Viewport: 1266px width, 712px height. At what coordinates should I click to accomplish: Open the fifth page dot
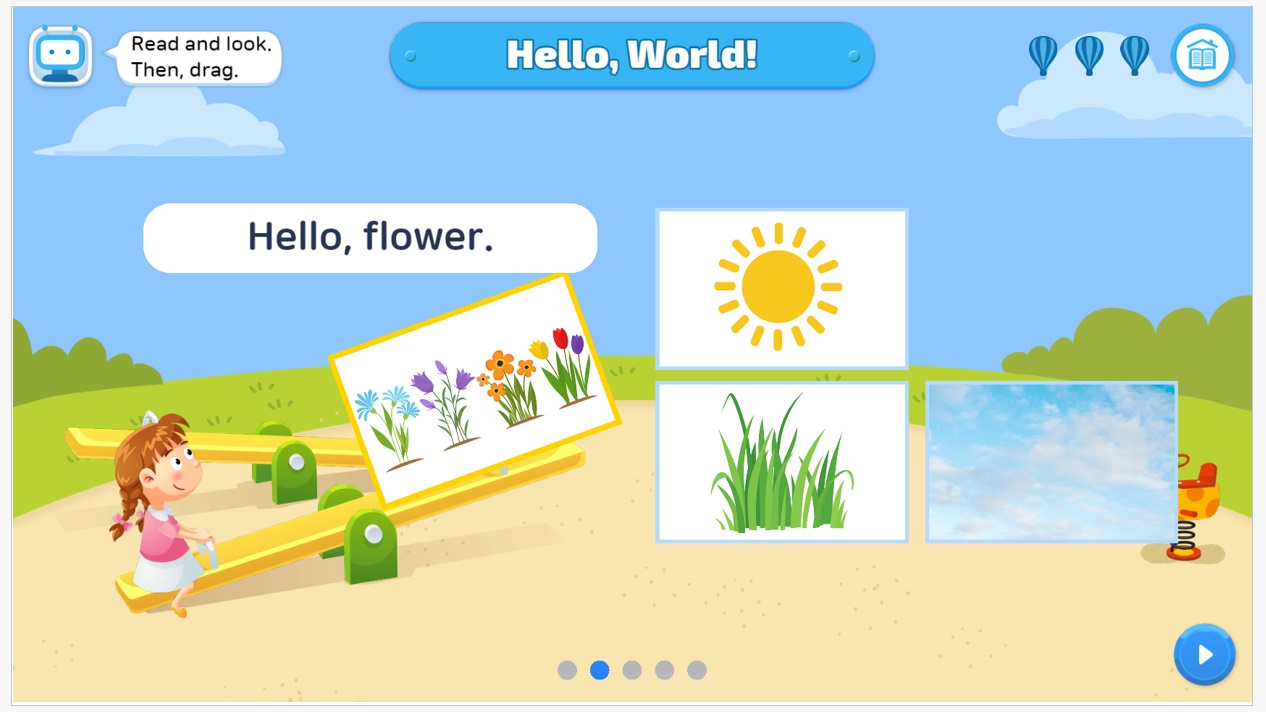click(697, 670)
